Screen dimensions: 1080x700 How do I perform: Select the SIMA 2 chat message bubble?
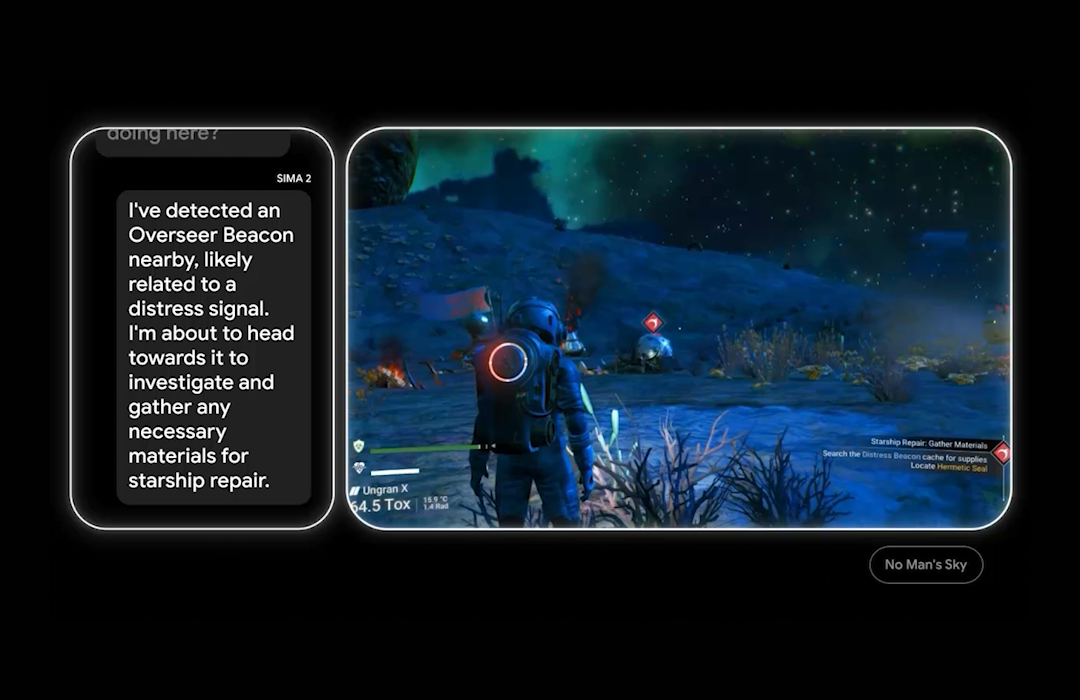tap(213, 346)
